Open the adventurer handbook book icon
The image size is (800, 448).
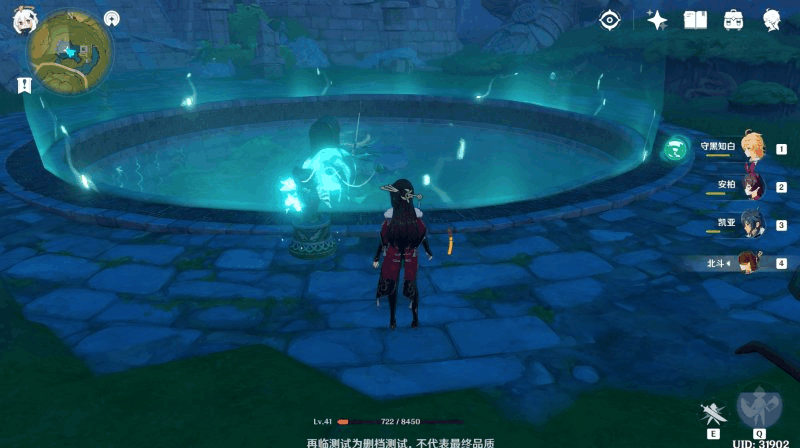coord(695,19)
